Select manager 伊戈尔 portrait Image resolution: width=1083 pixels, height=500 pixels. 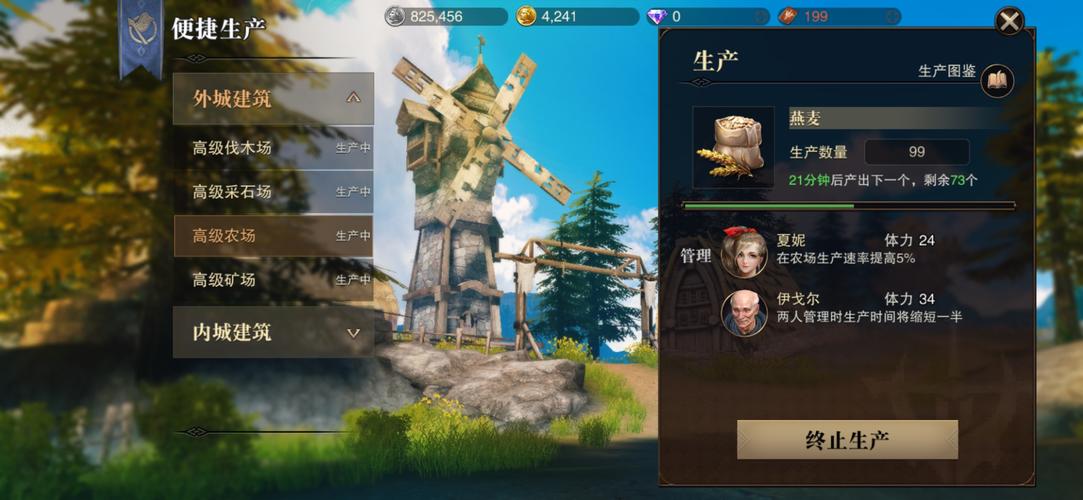click(744, 312)
